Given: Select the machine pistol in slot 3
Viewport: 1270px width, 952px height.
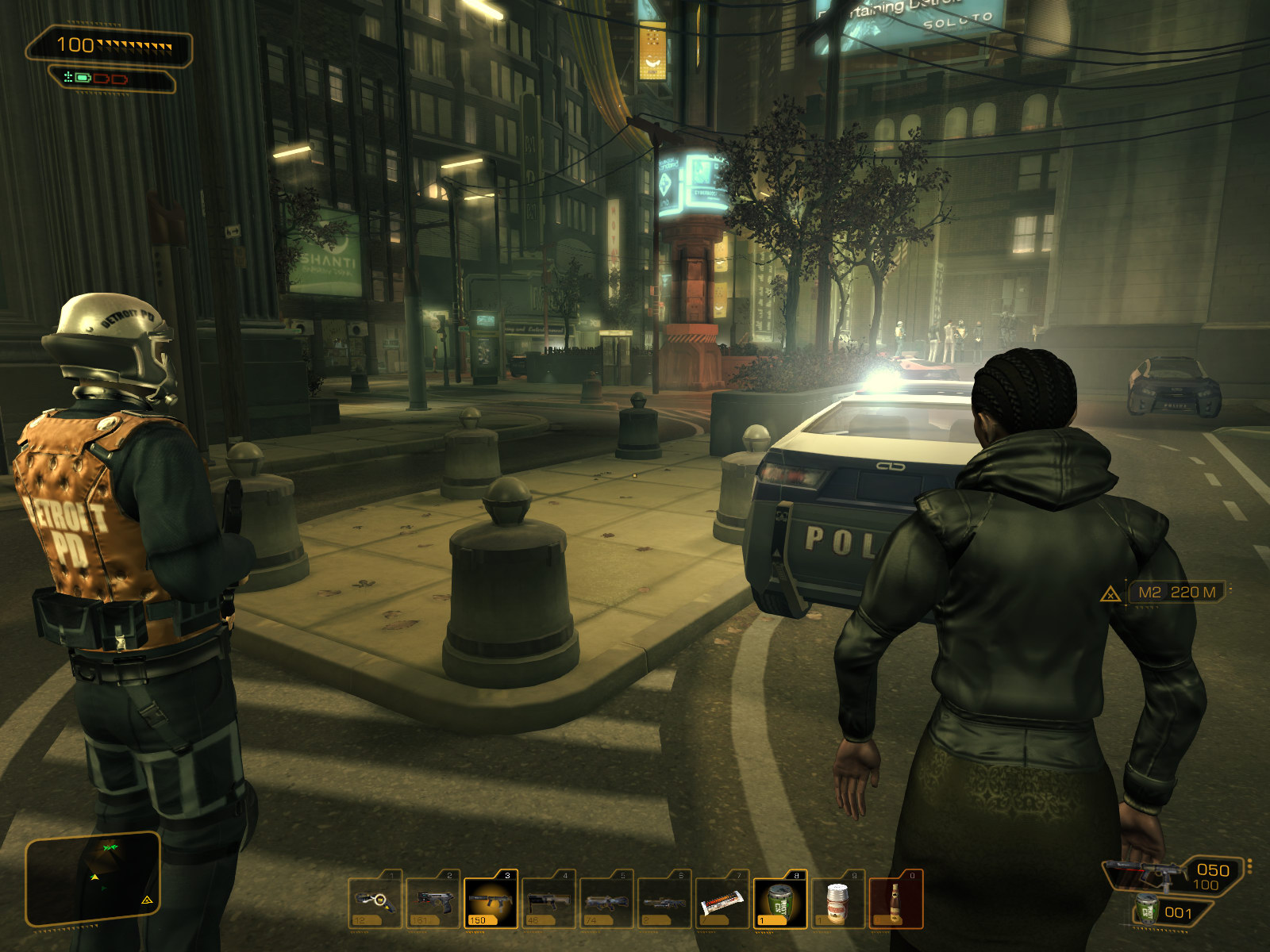Looking at the screenshot, I should point(491,901).
